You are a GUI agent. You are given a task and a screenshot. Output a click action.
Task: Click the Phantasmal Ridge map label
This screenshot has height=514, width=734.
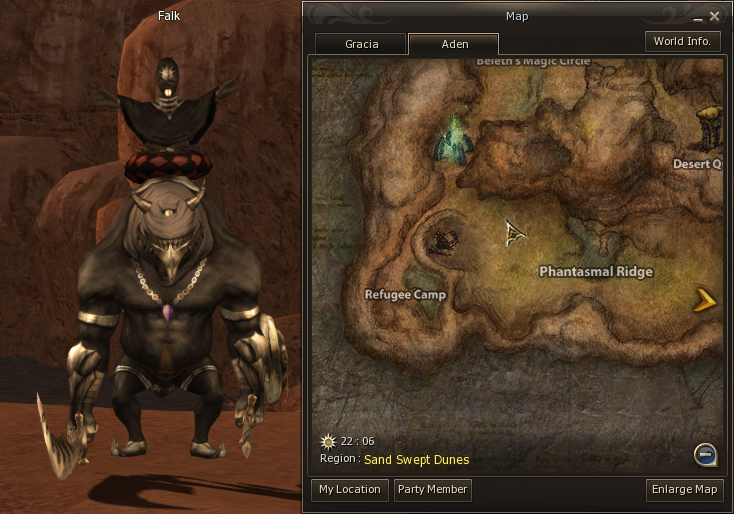[x=596, y=272]
